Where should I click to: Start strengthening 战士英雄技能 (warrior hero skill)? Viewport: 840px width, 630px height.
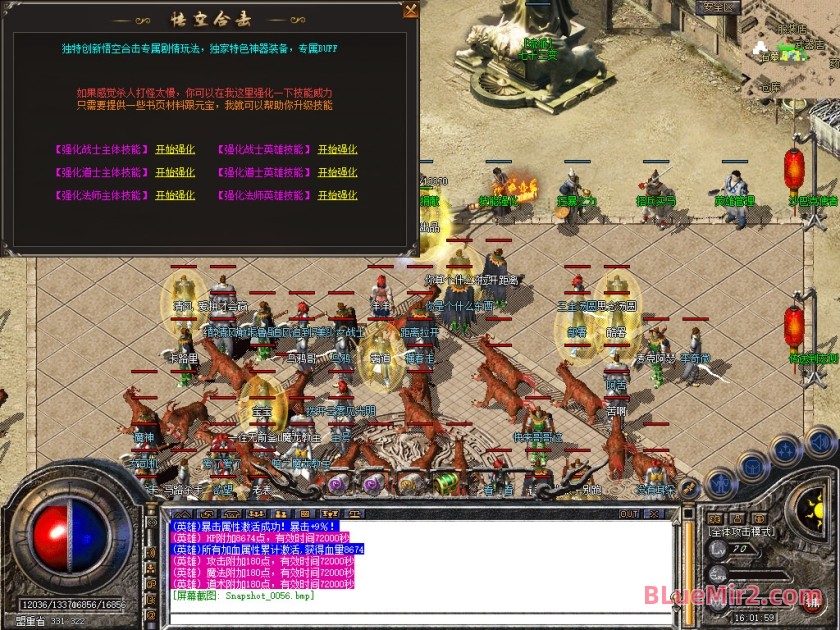337,149
